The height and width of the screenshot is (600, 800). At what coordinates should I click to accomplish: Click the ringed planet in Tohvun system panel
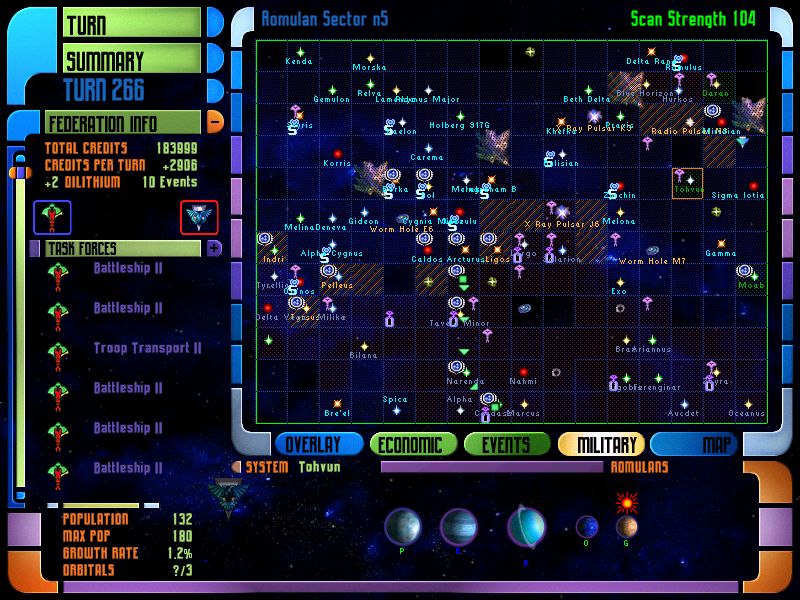click(526, 525)
